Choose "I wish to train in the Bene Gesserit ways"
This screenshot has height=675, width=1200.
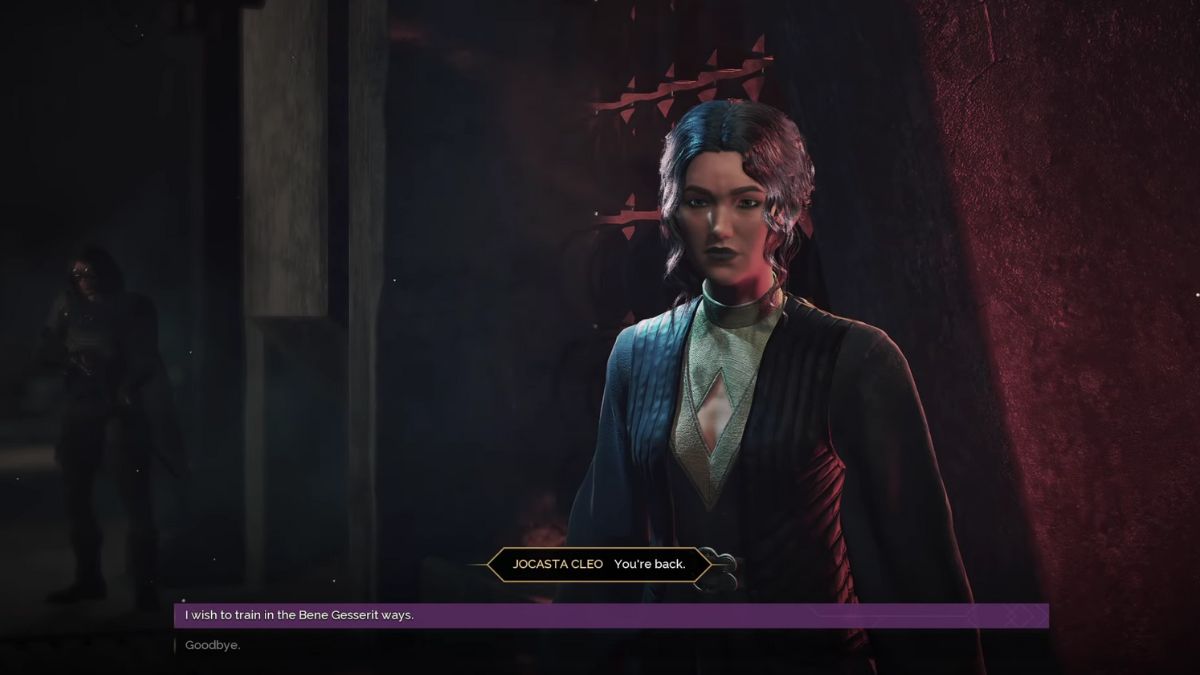tap(300, 615)
